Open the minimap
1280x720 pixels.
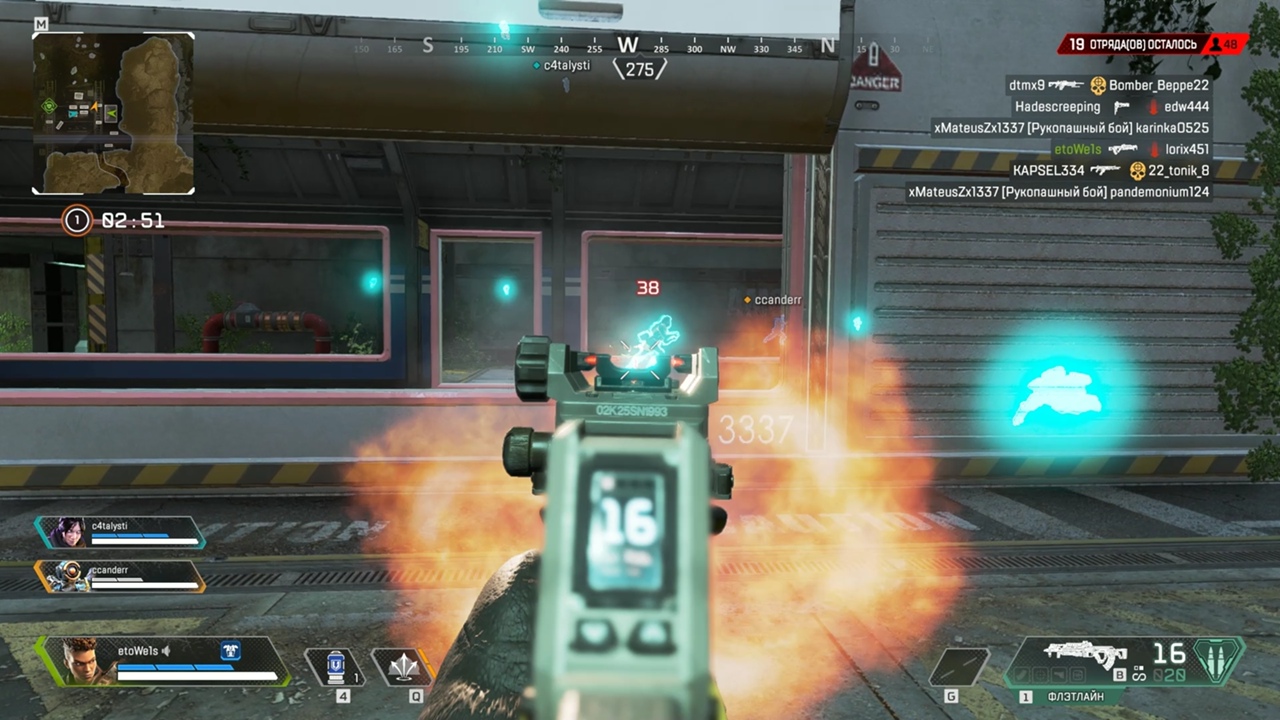113,113
